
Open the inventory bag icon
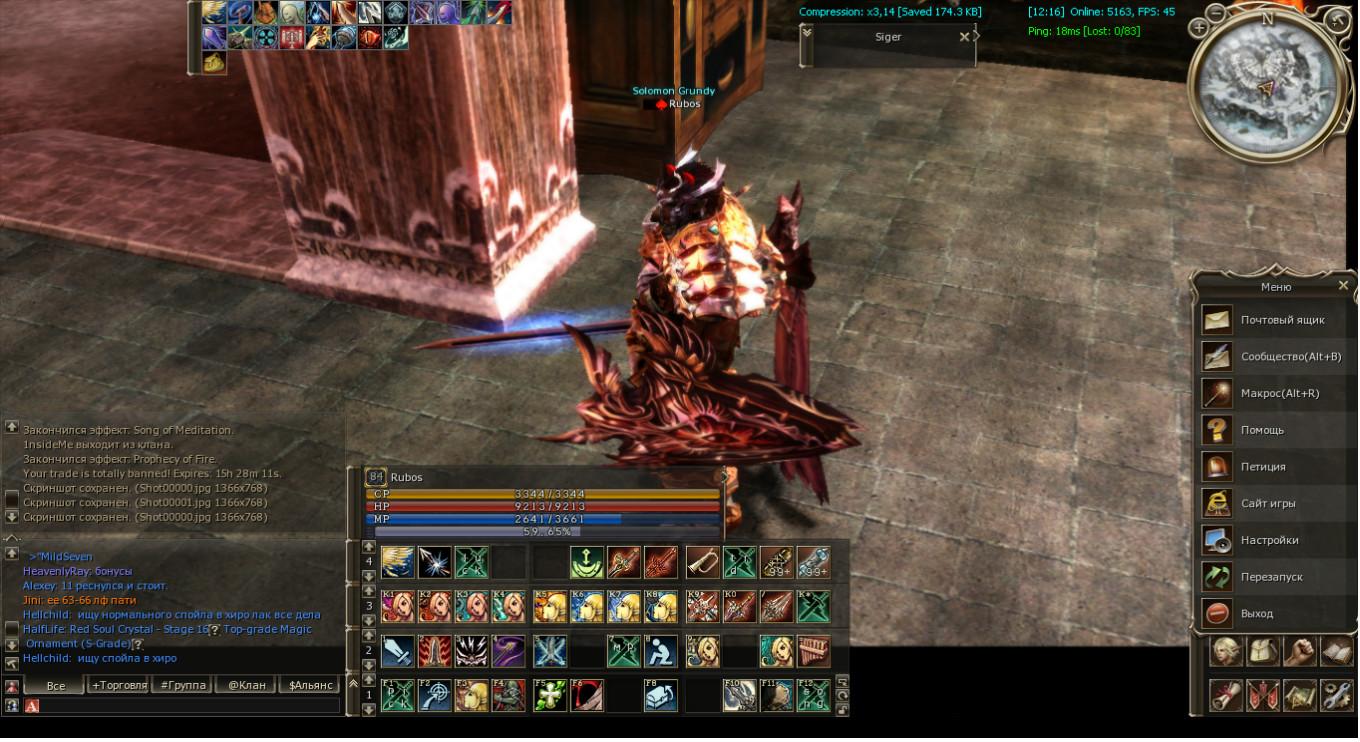[x=1263, y=652]
